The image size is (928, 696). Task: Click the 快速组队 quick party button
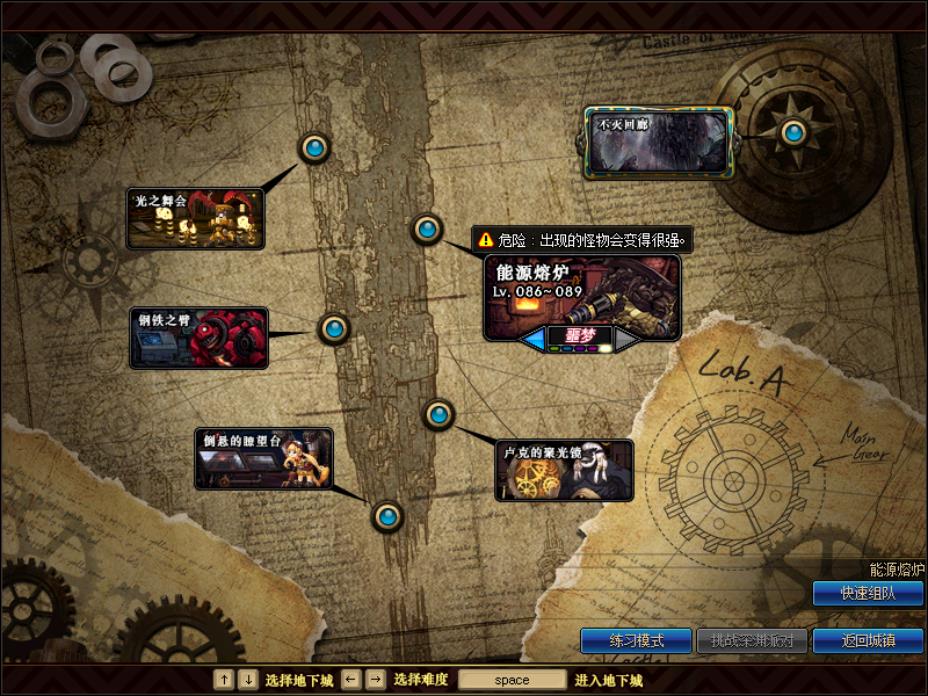tap(867, 594)
